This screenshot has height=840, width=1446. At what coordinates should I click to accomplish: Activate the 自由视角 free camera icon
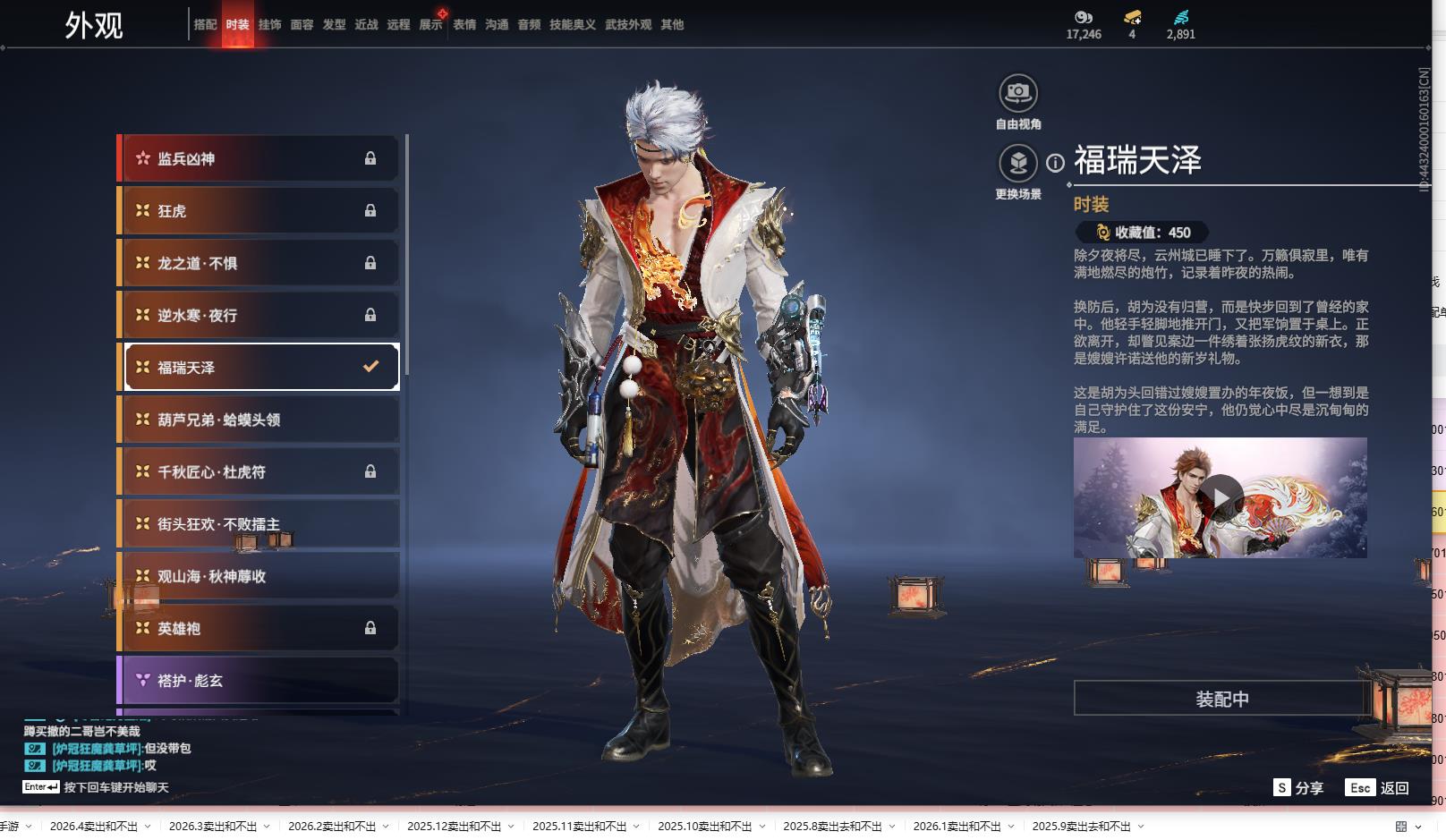point(1017,93)
